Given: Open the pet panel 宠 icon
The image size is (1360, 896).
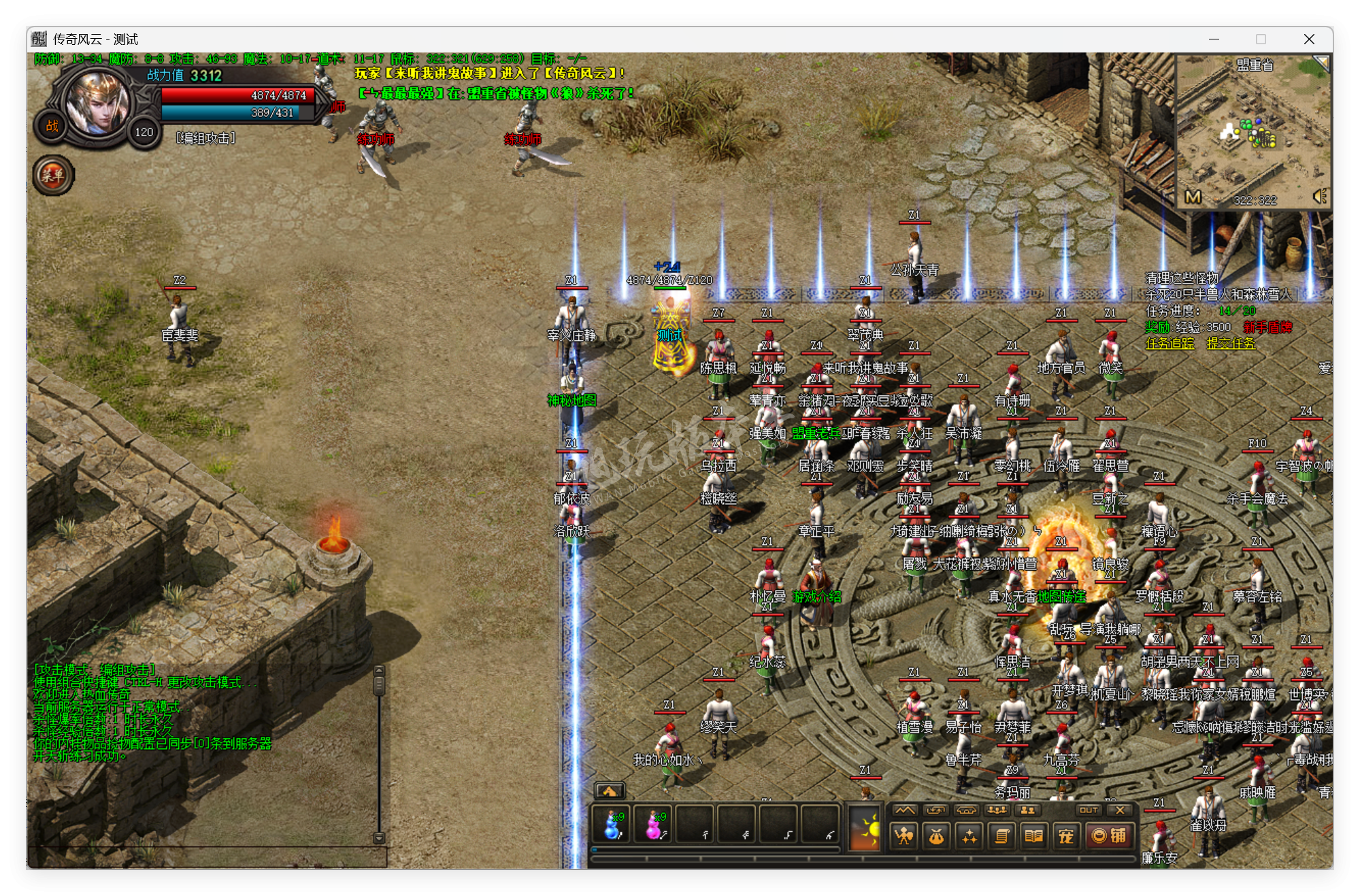Looking at the screenshot, I should [x=1065, y=837].
